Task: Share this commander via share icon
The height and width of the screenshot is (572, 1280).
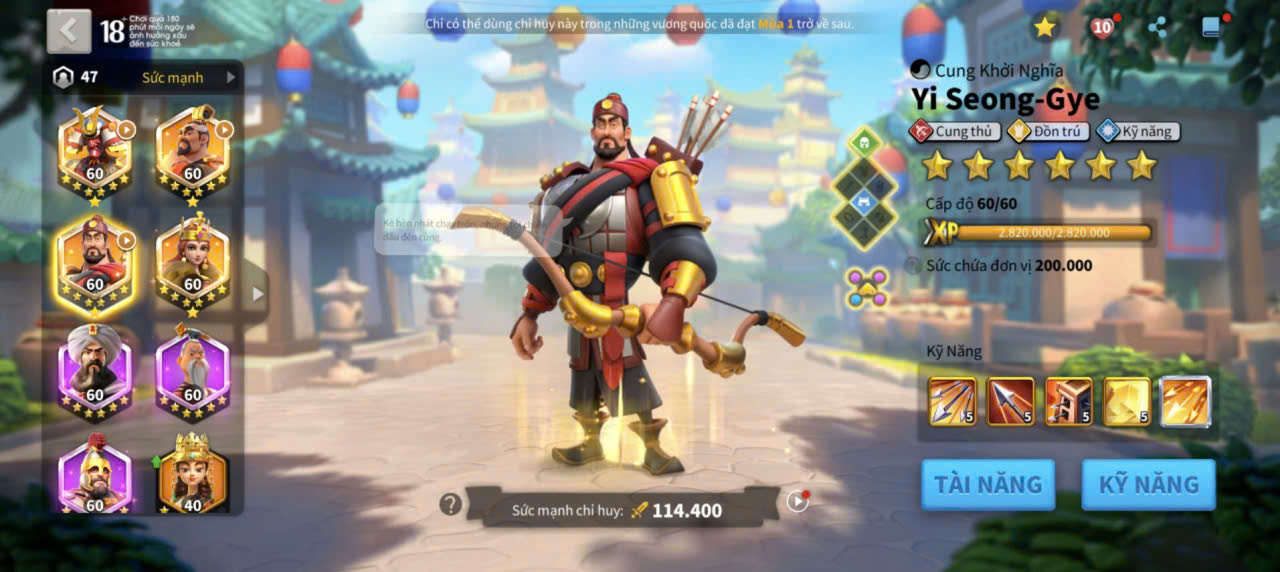Action: click(1158, 28)
